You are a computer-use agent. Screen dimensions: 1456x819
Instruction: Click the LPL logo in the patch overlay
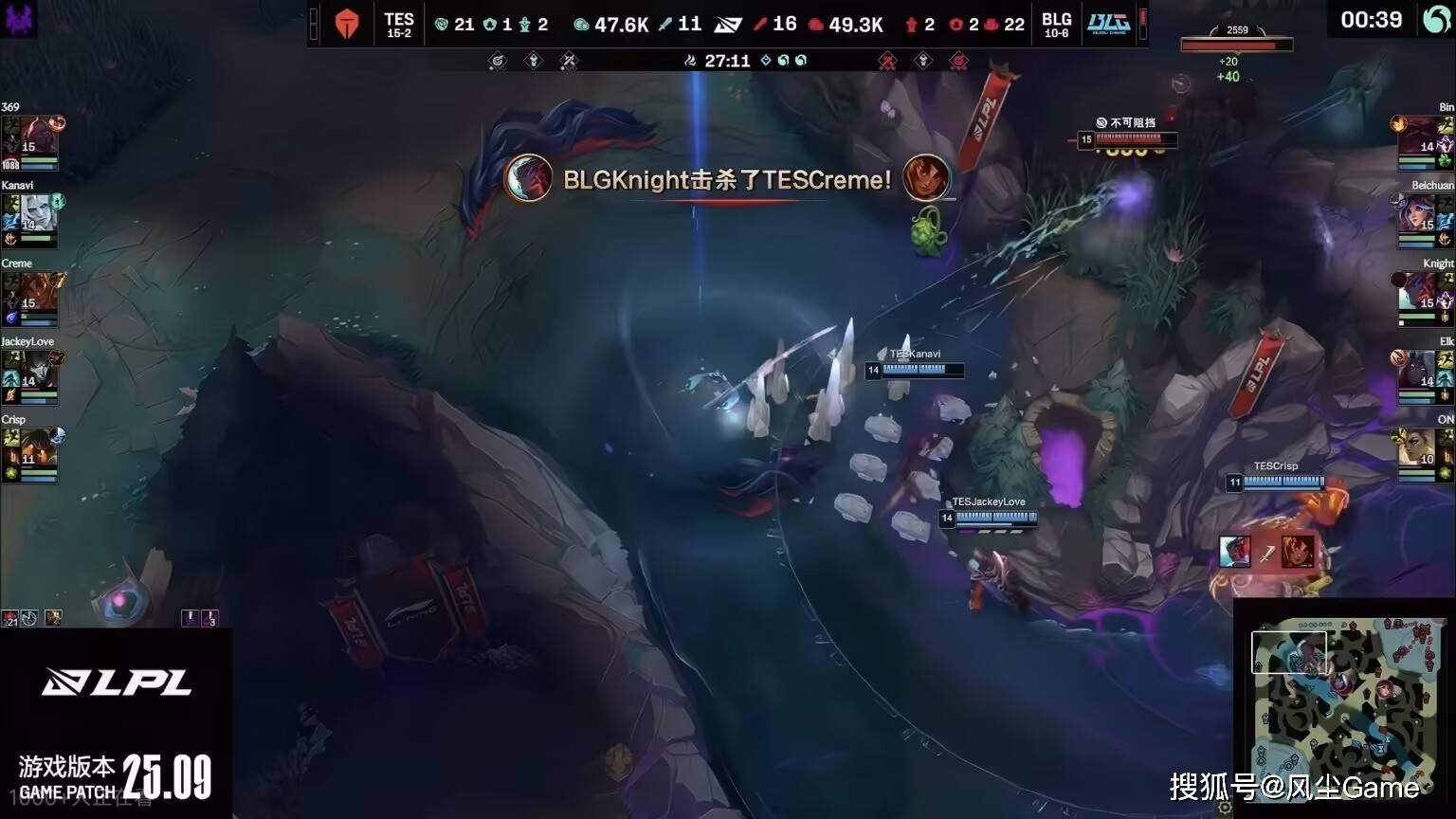coord(117,682)
